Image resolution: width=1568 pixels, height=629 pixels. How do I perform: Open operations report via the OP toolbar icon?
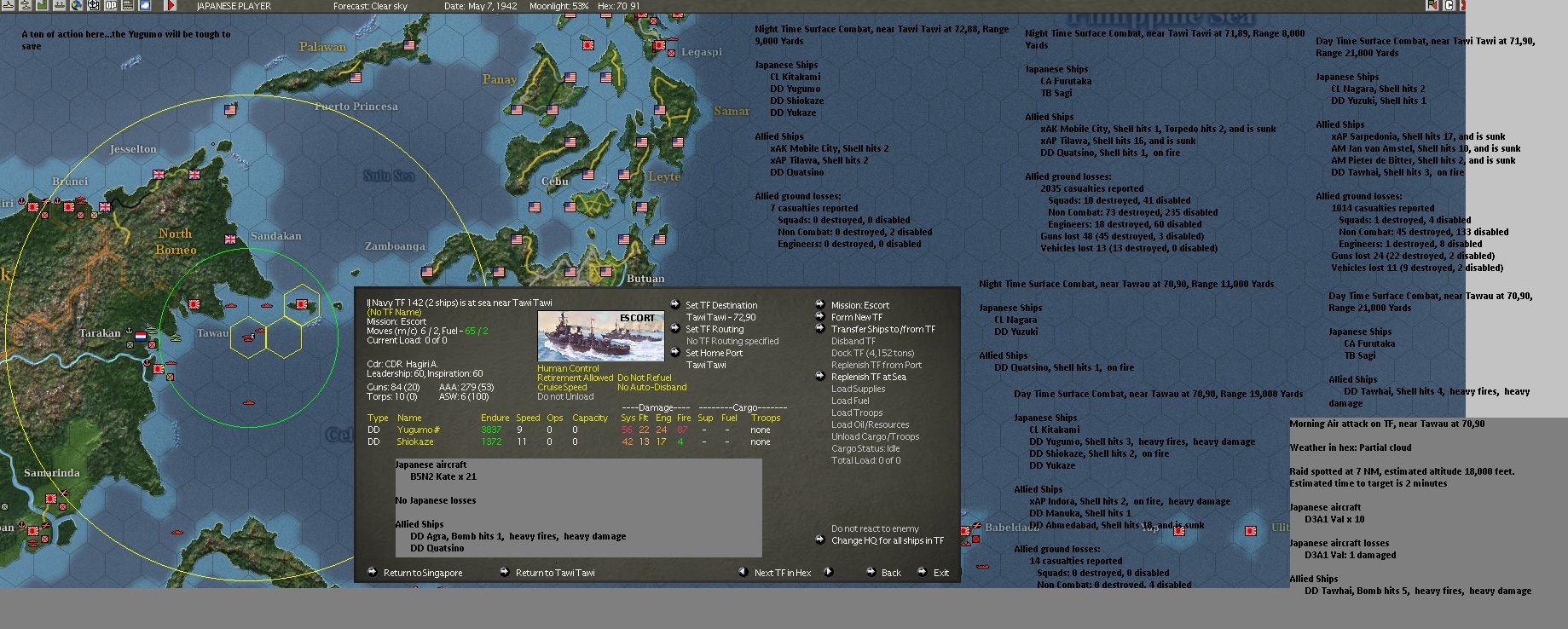tap(111, 7)
